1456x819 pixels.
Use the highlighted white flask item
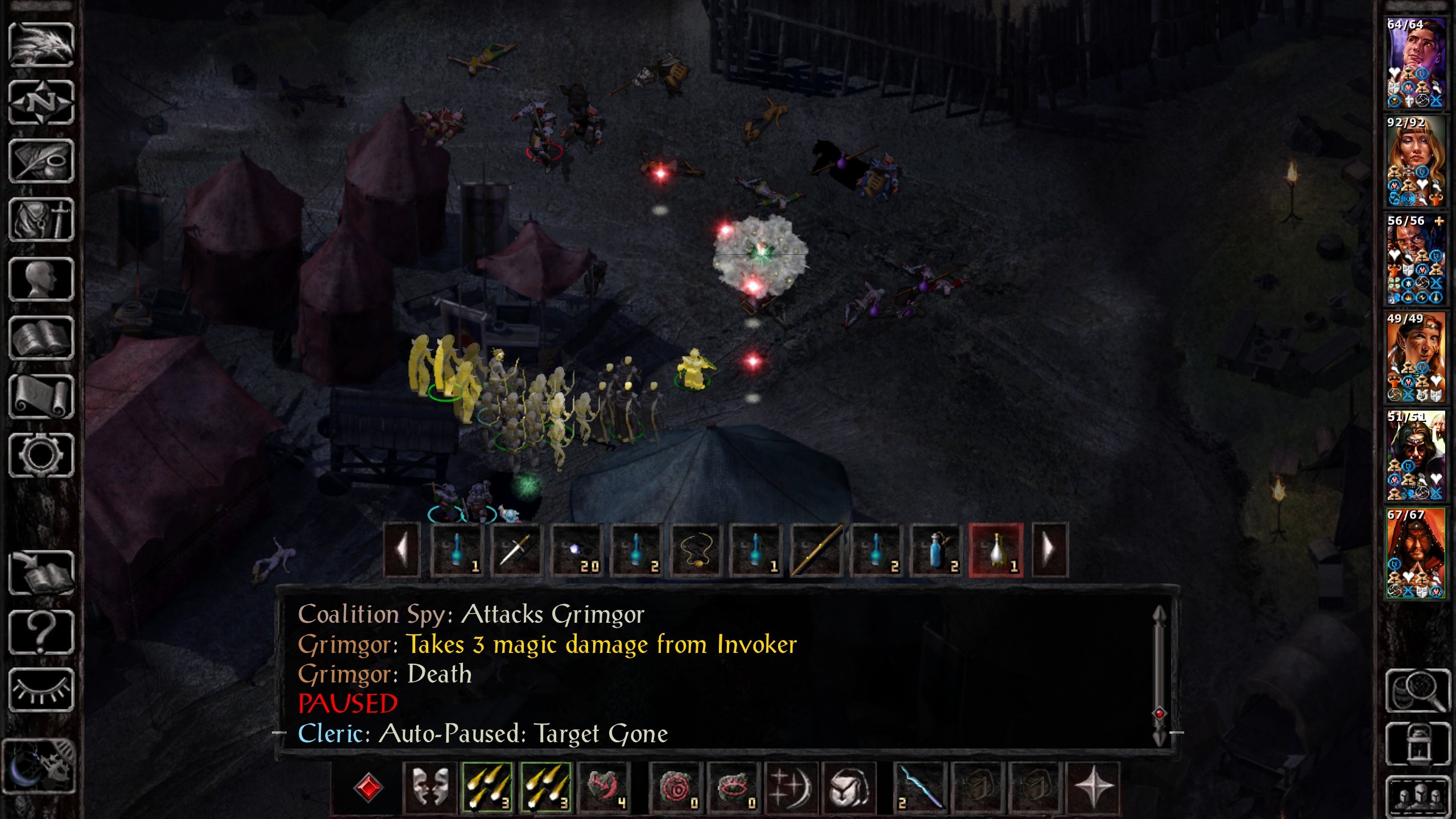point(996,551)
